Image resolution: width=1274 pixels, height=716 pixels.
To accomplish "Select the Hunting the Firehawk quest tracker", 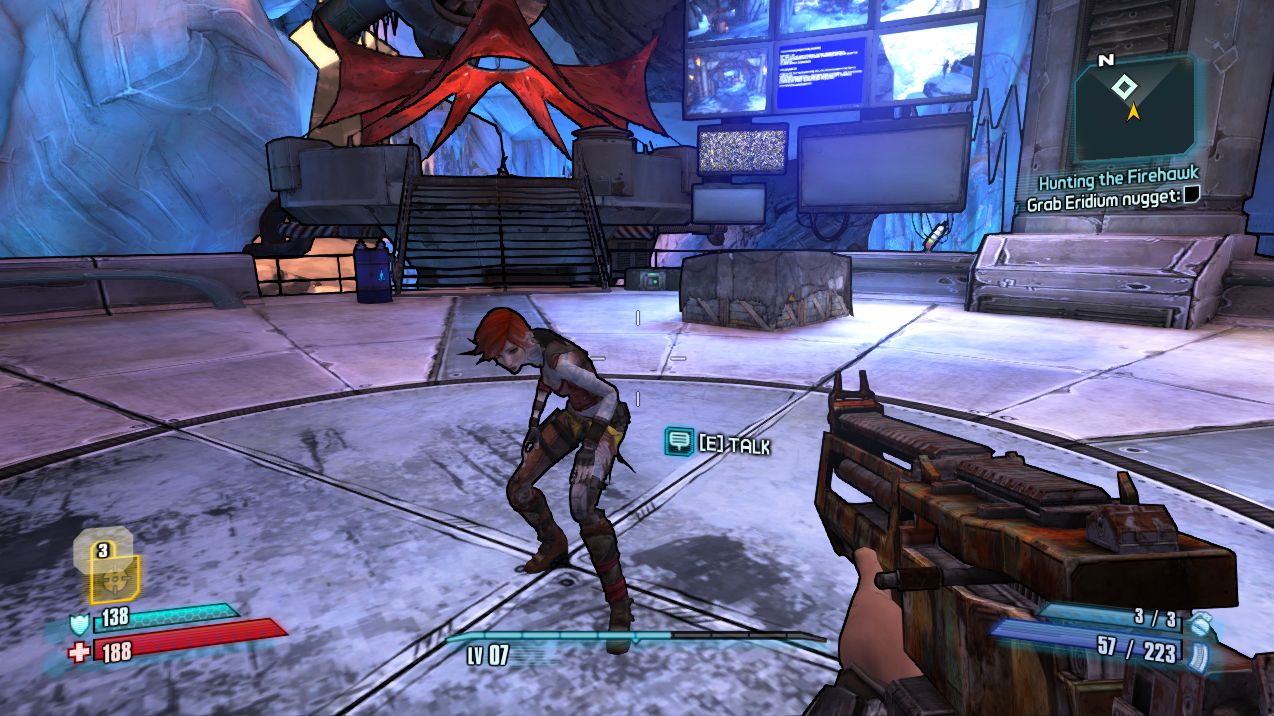I will pos(1117,180).
